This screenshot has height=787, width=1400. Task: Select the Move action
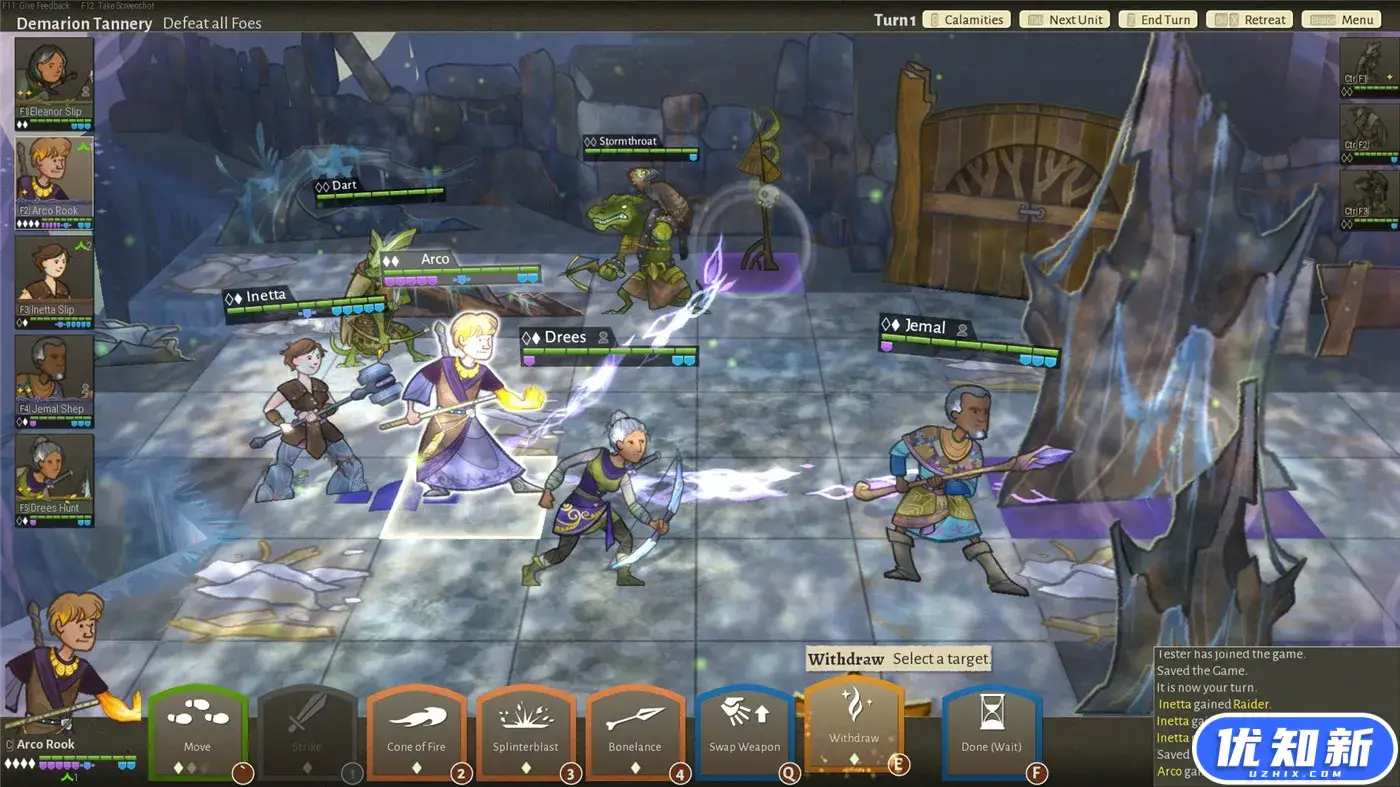pyautogui.click(x=197, y=732)
